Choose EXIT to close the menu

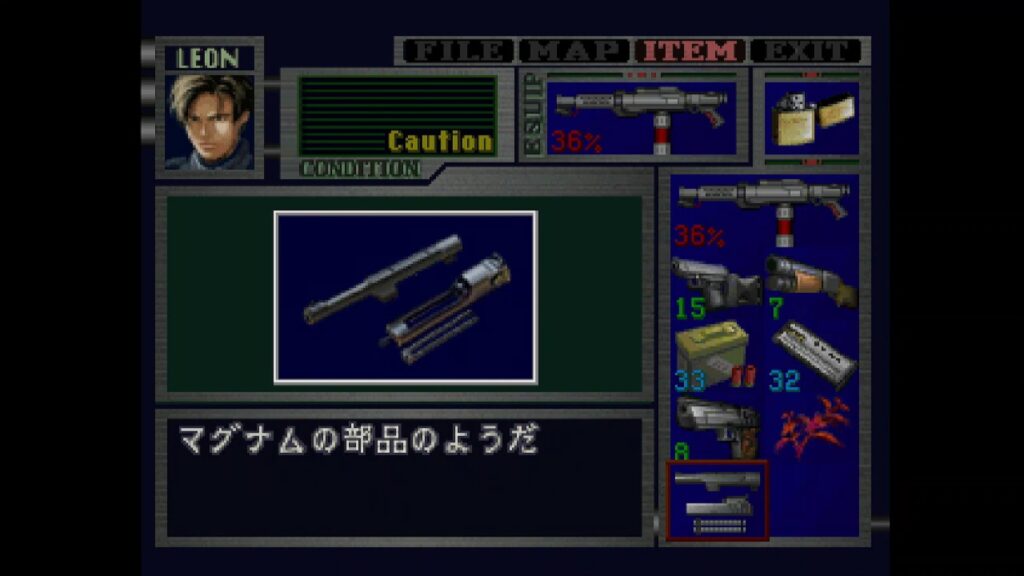click(x=806, y=51)
